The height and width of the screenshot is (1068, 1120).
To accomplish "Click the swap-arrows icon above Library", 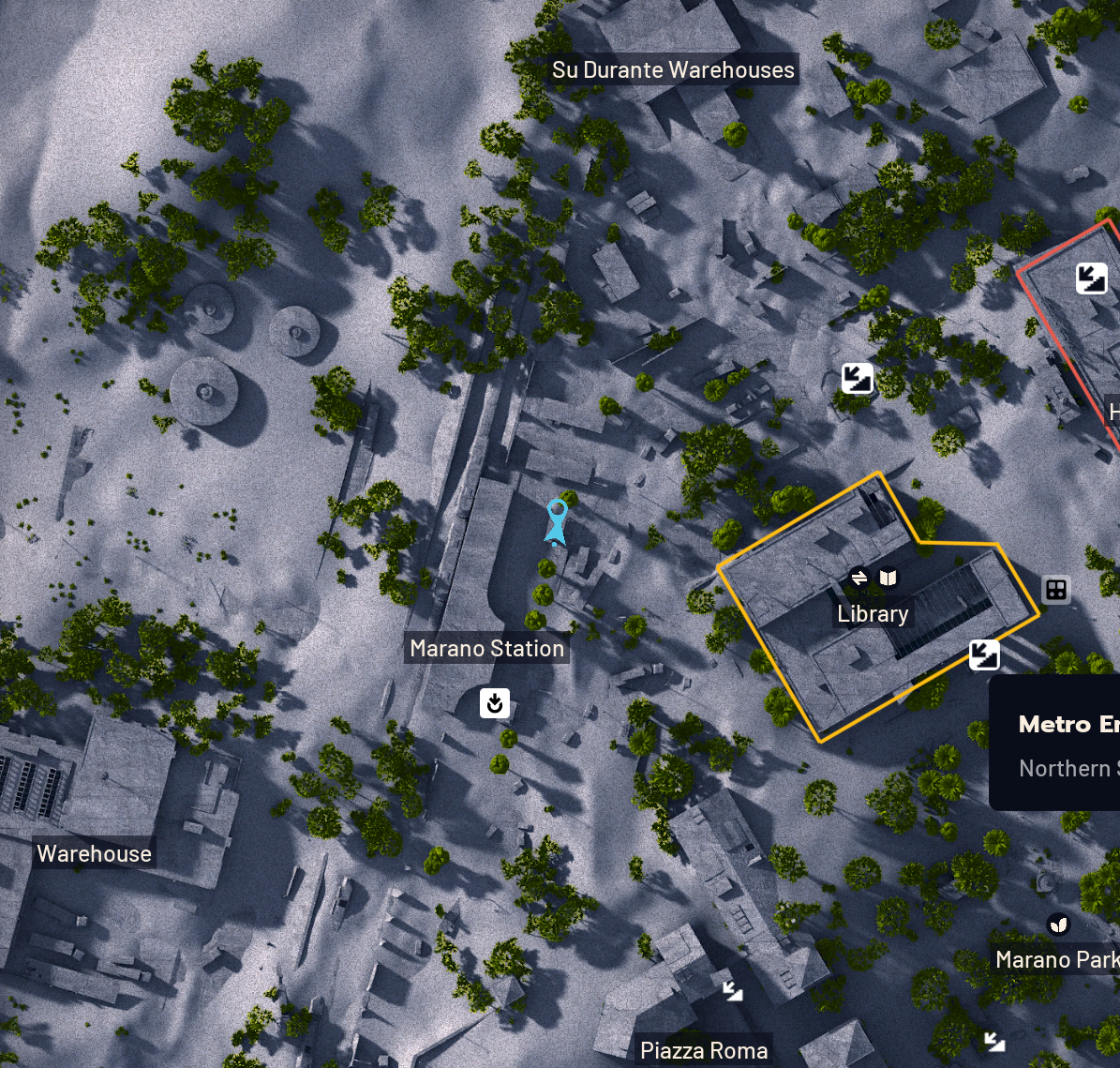I will 859,578.
